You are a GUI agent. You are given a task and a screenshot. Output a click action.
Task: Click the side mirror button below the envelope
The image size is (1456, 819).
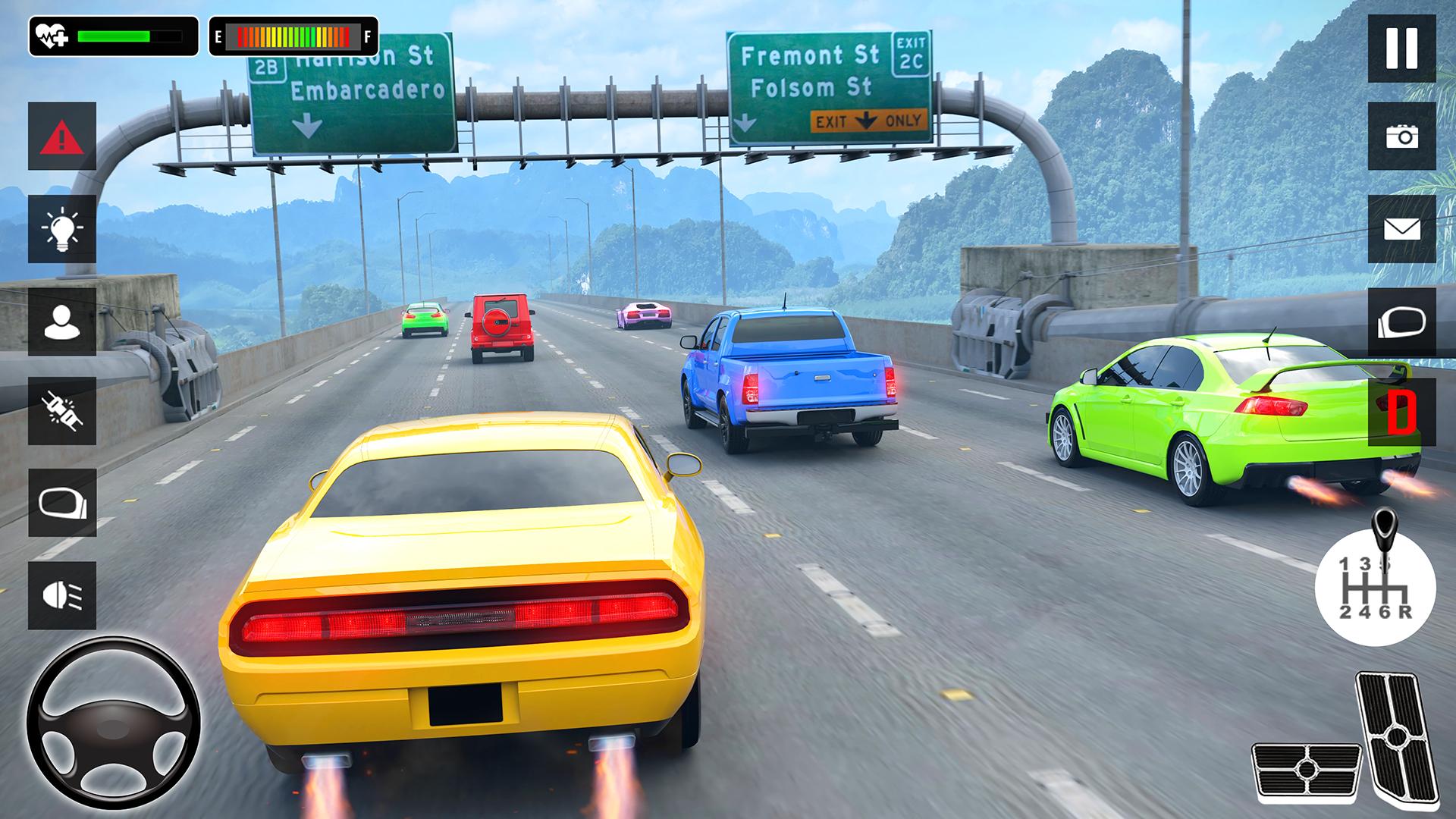coord(1401,322)
